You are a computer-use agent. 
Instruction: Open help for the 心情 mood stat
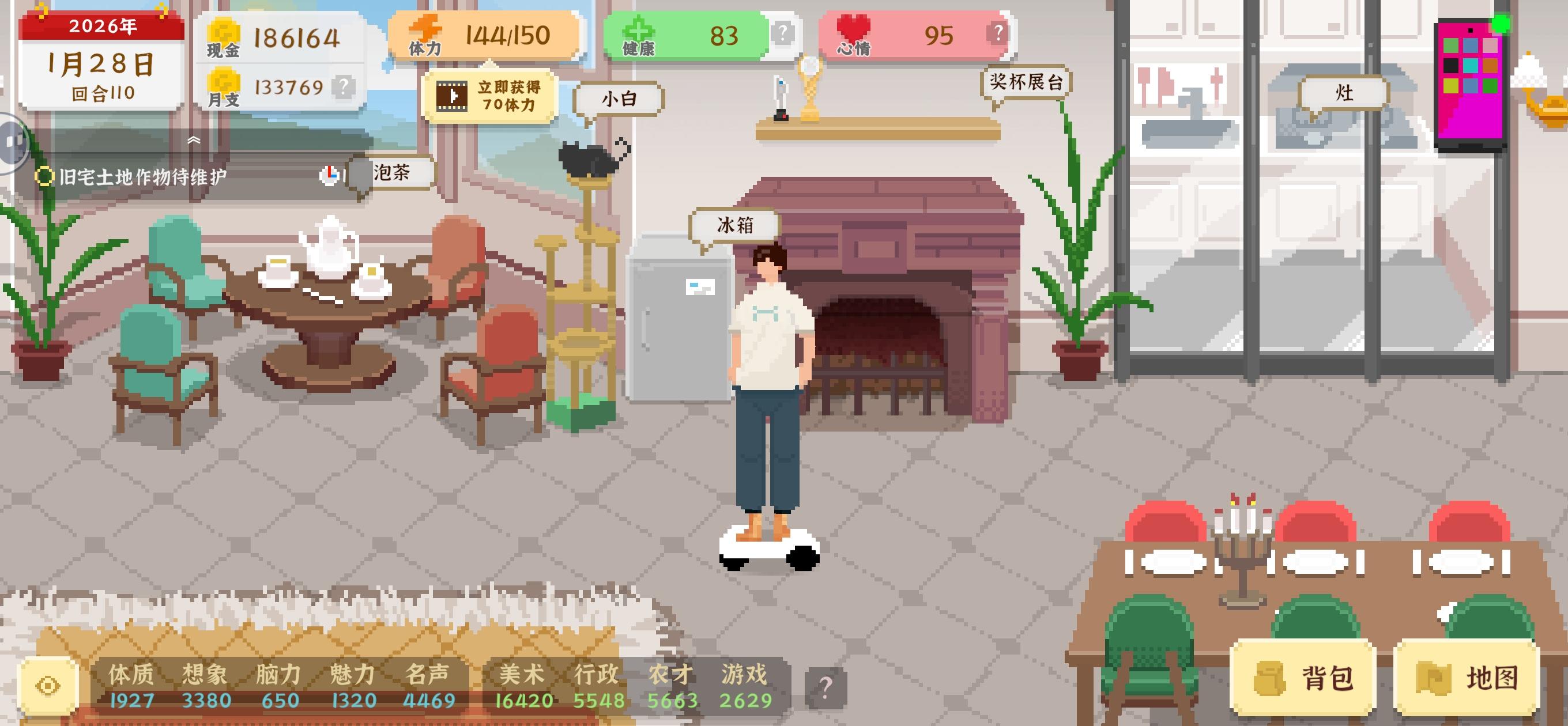[x=1000, y=32]
